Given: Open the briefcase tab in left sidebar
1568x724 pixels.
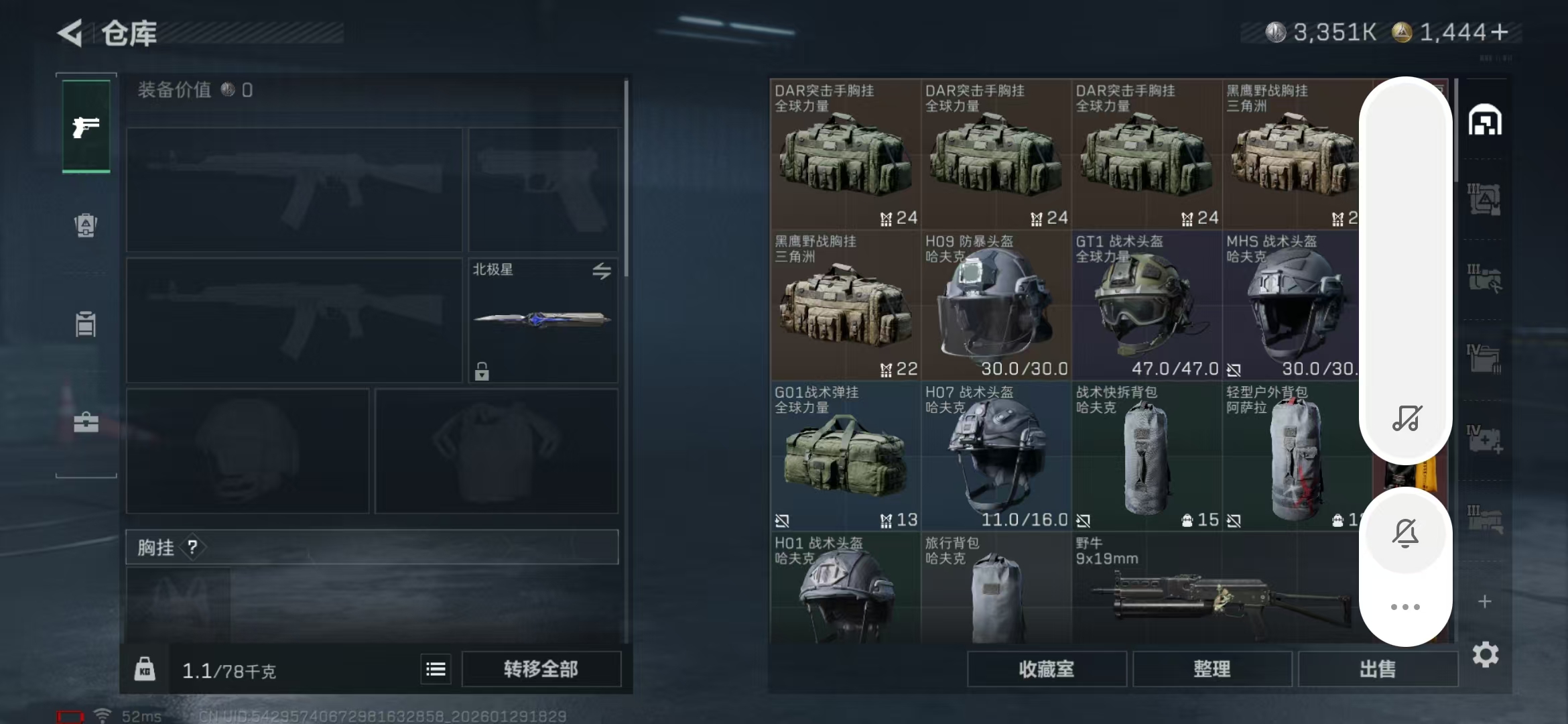Looking at the screenshot, I should (86, 422).
